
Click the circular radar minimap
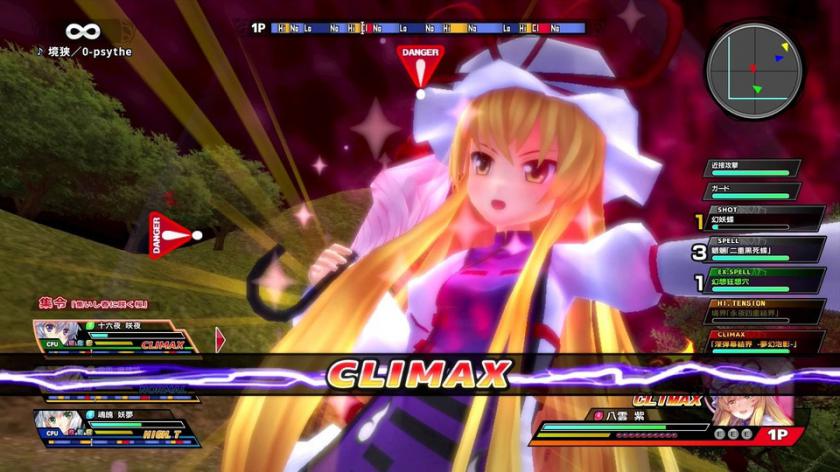click(753, 69)
